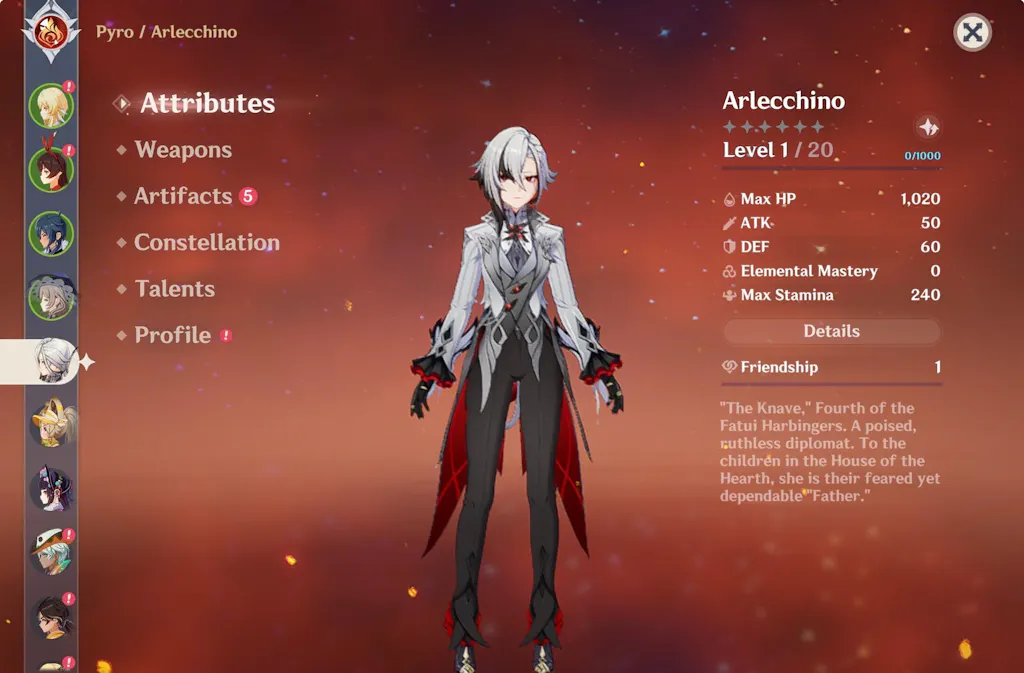Go to the Artifacts section
This screenshot has height=673, width=1024.
point(183,196)
